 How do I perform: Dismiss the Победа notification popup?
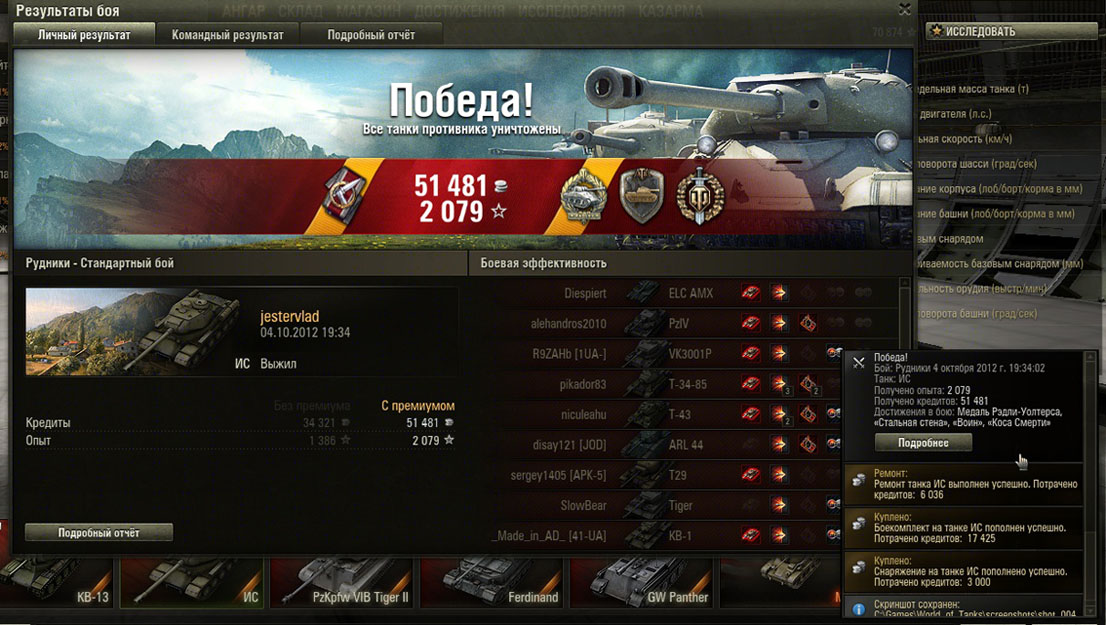(x=858, y=363)
